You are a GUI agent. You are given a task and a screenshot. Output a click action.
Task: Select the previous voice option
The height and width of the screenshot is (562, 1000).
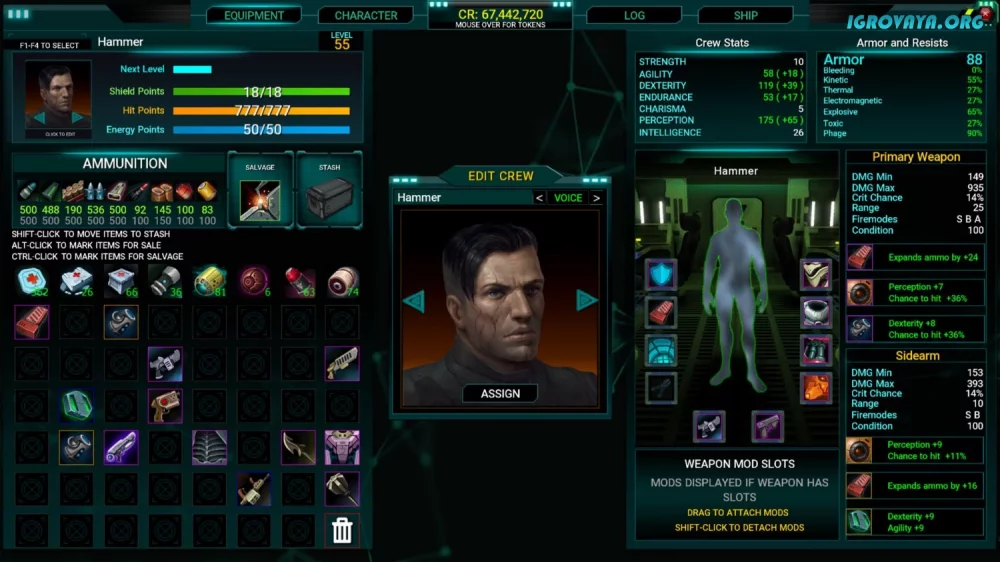pyautogui.click(x=540, y=198)
